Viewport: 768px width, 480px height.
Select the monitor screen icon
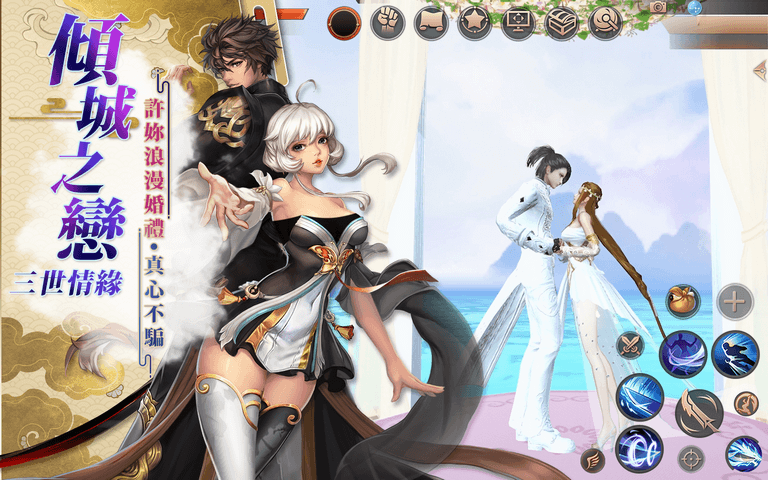tap(518, 21)
